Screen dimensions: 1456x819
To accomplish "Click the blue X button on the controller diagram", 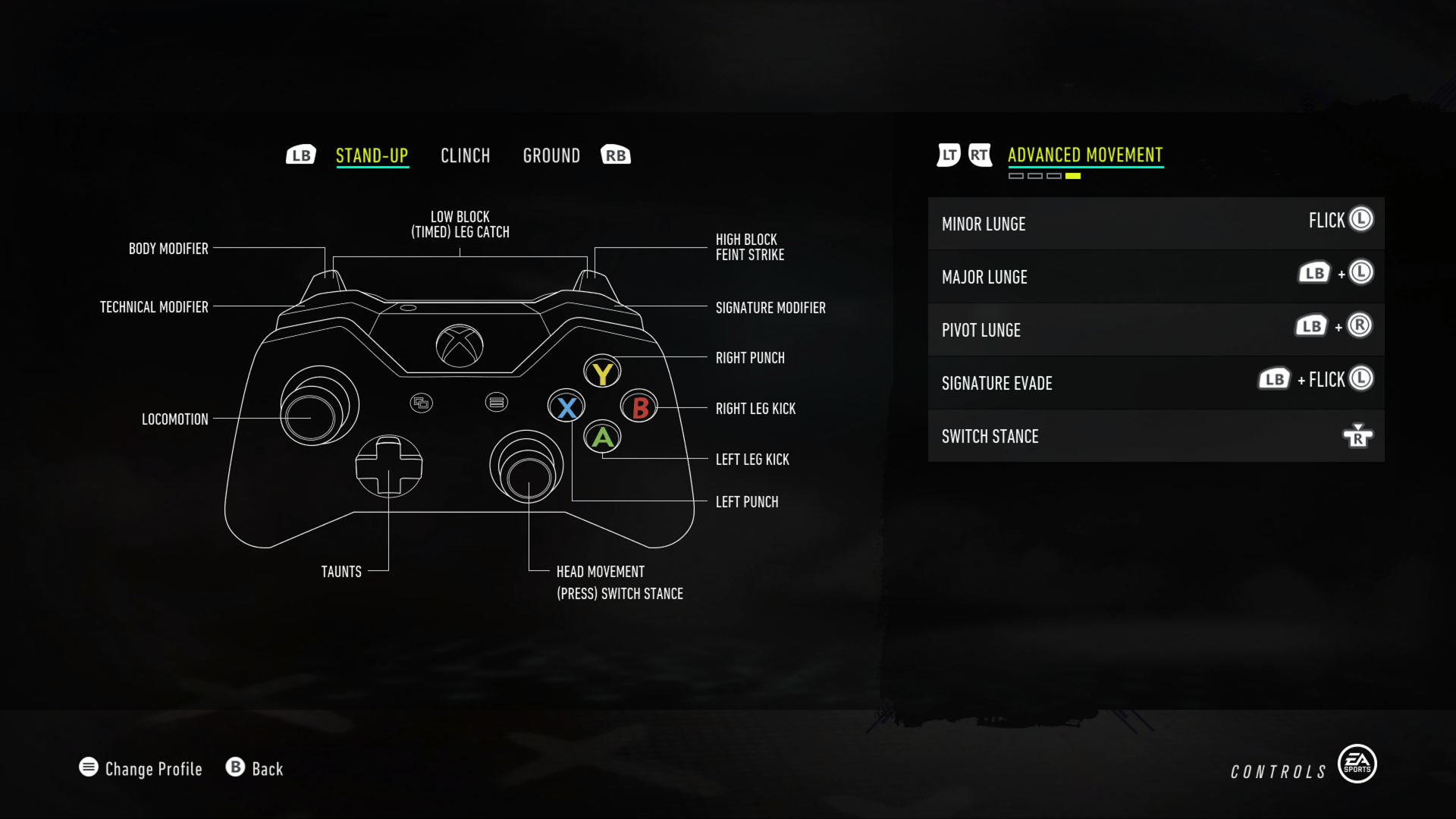I will (x=566, y=407).
